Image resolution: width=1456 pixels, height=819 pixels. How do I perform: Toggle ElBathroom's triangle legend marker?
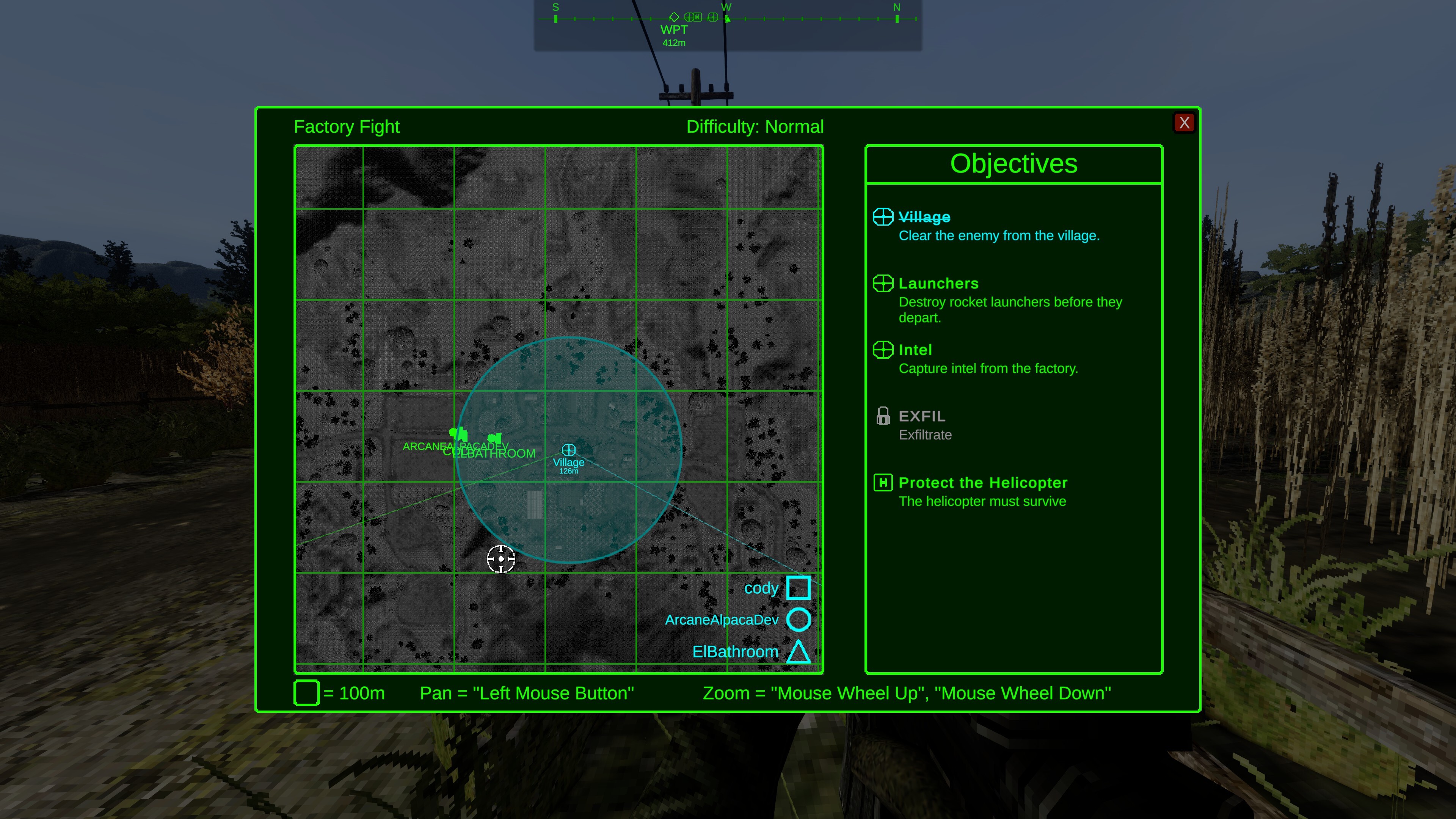coord(799,652)
